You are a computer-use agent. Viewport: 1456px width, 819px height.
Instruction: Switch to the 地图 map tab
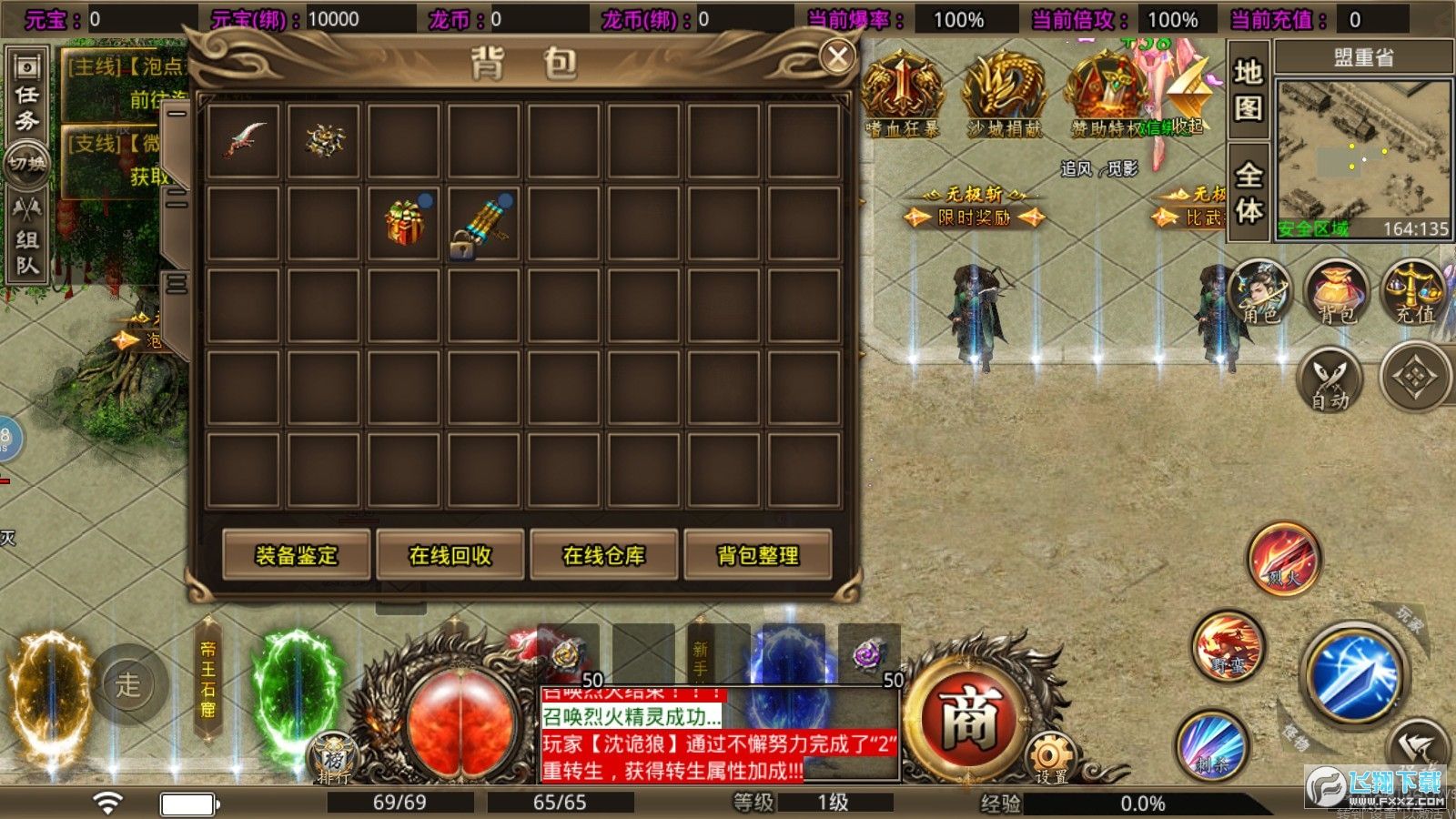[1247, 91]
